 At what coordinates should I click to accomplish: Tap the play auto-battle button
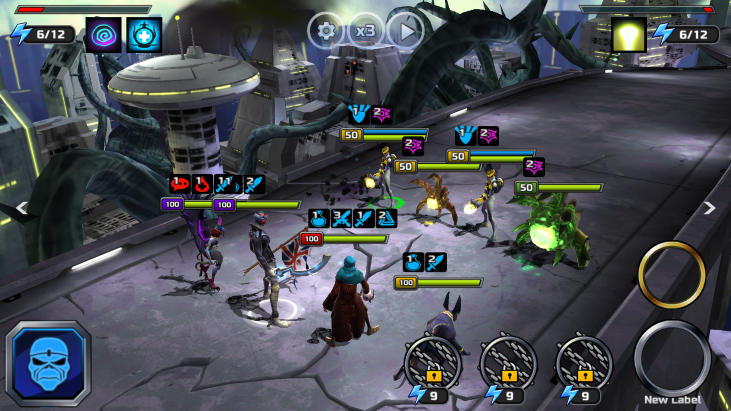(x=405, y=30)
